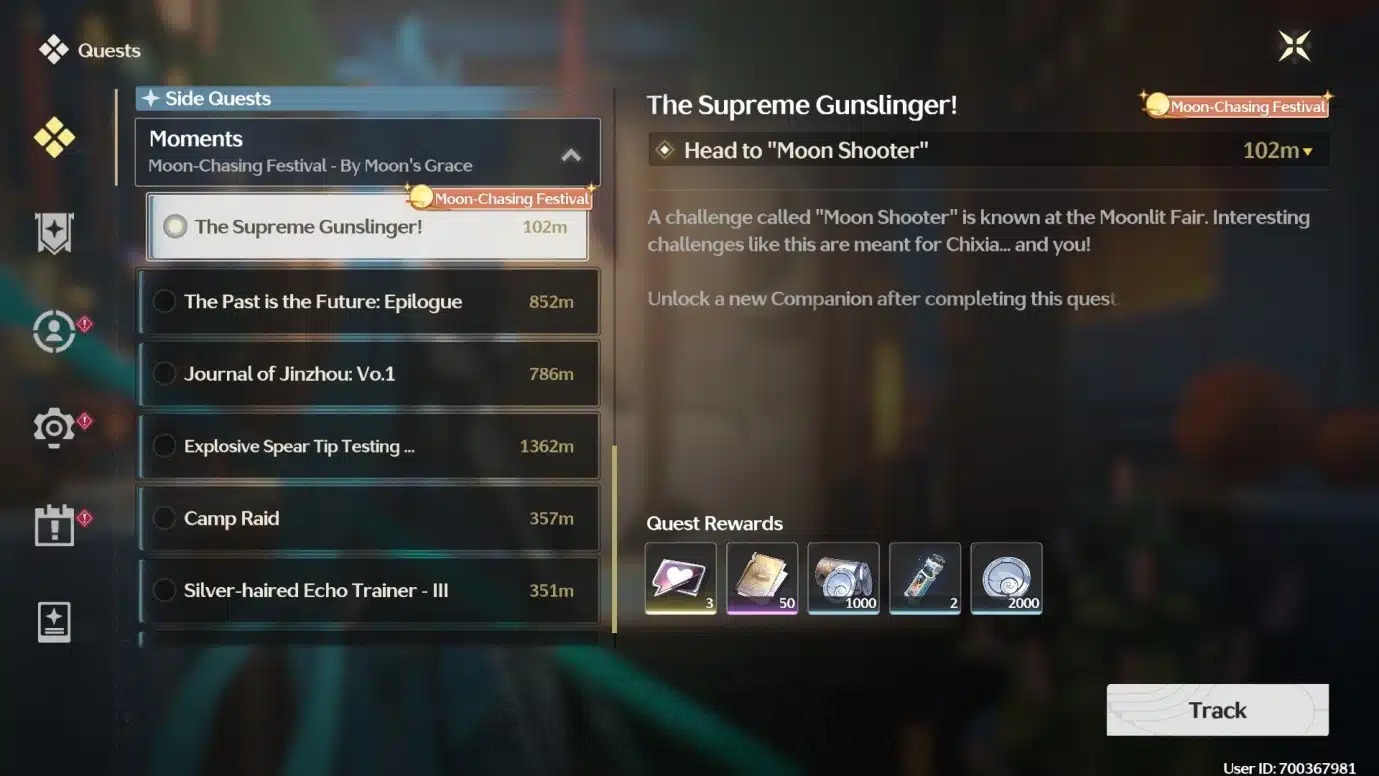Collapse the Moments quest group

[x=571, y=154]
